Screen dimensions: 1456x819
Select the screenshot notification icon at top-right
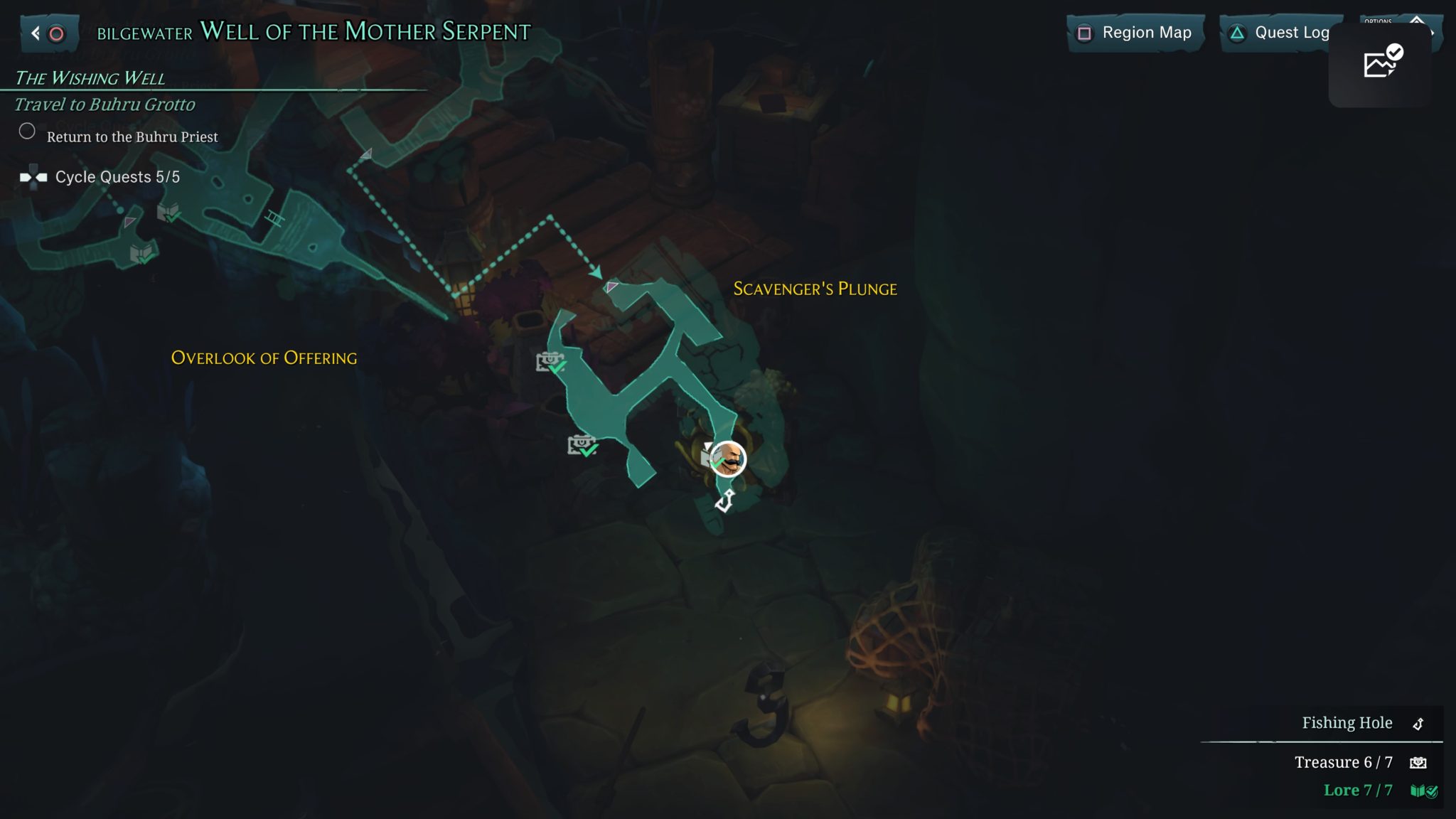tap(1381, 64)
